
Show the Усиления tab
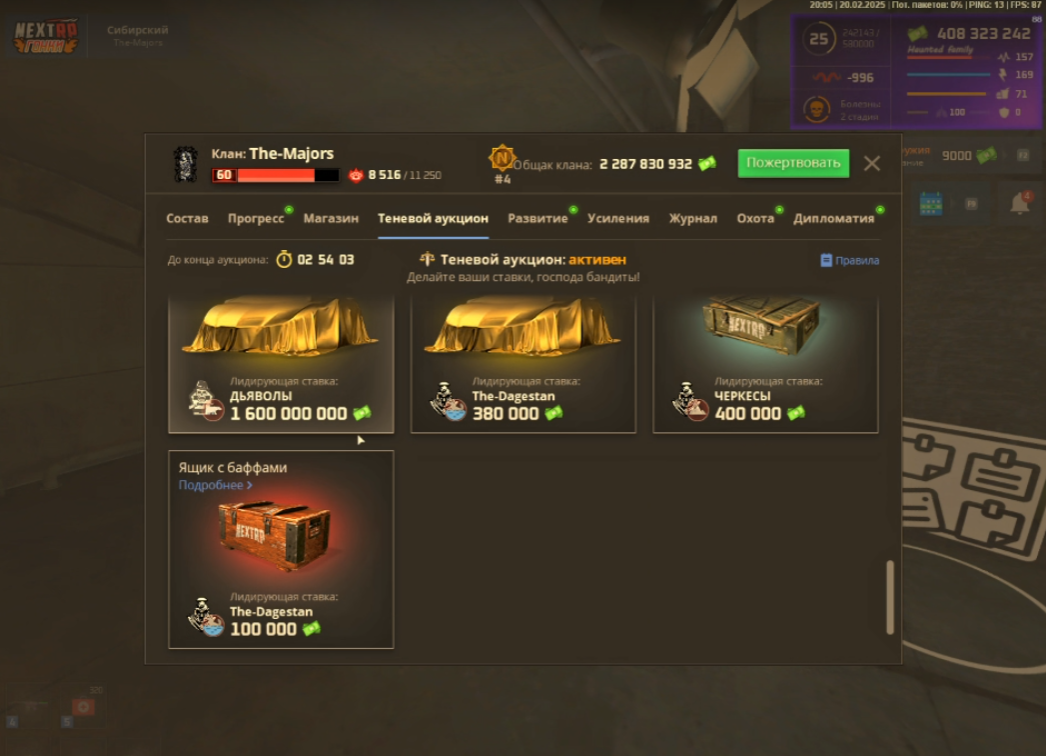coord(618,218)
